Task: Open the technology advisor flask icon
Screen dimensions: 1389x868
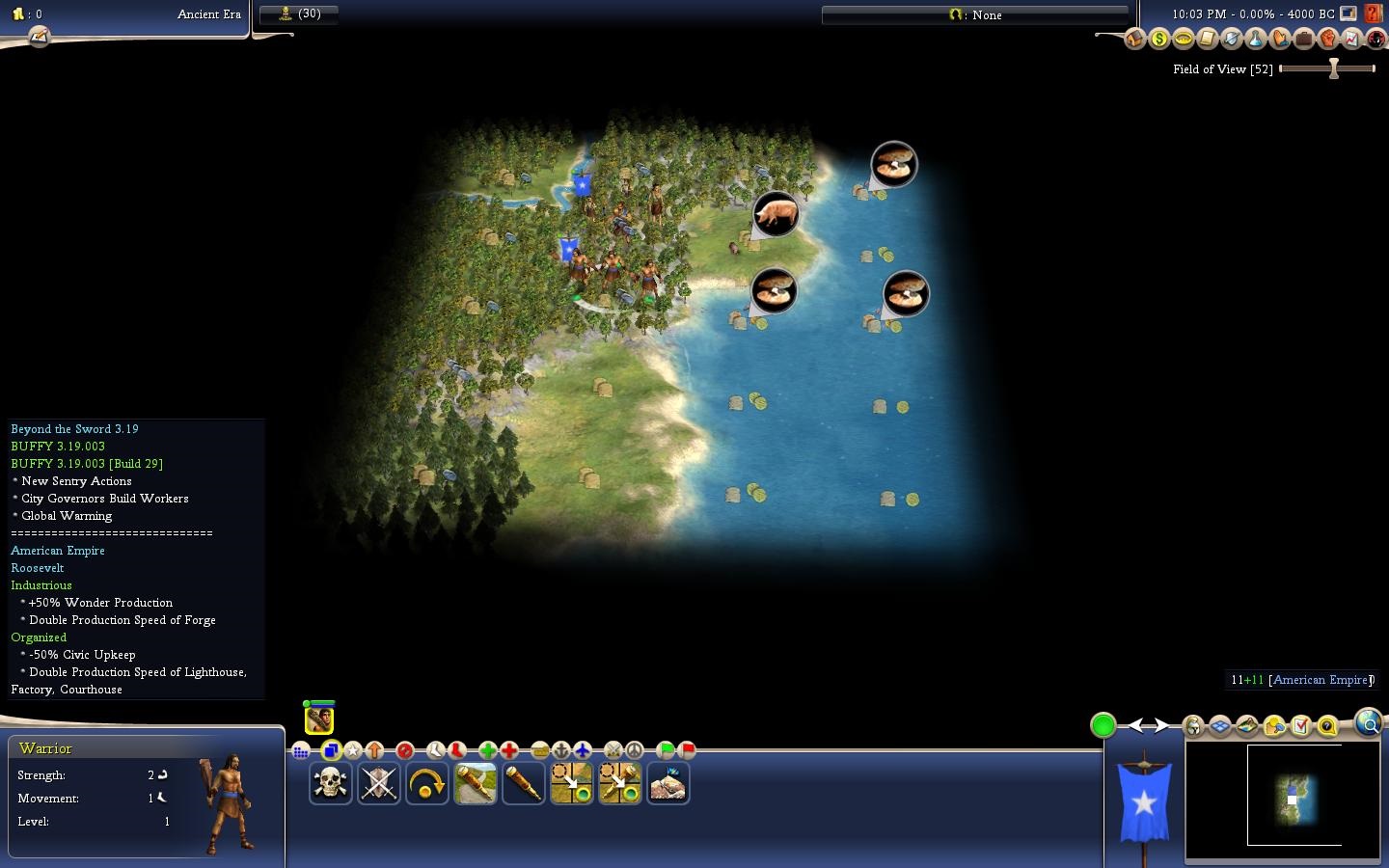Action: [x=1255, y=39]
